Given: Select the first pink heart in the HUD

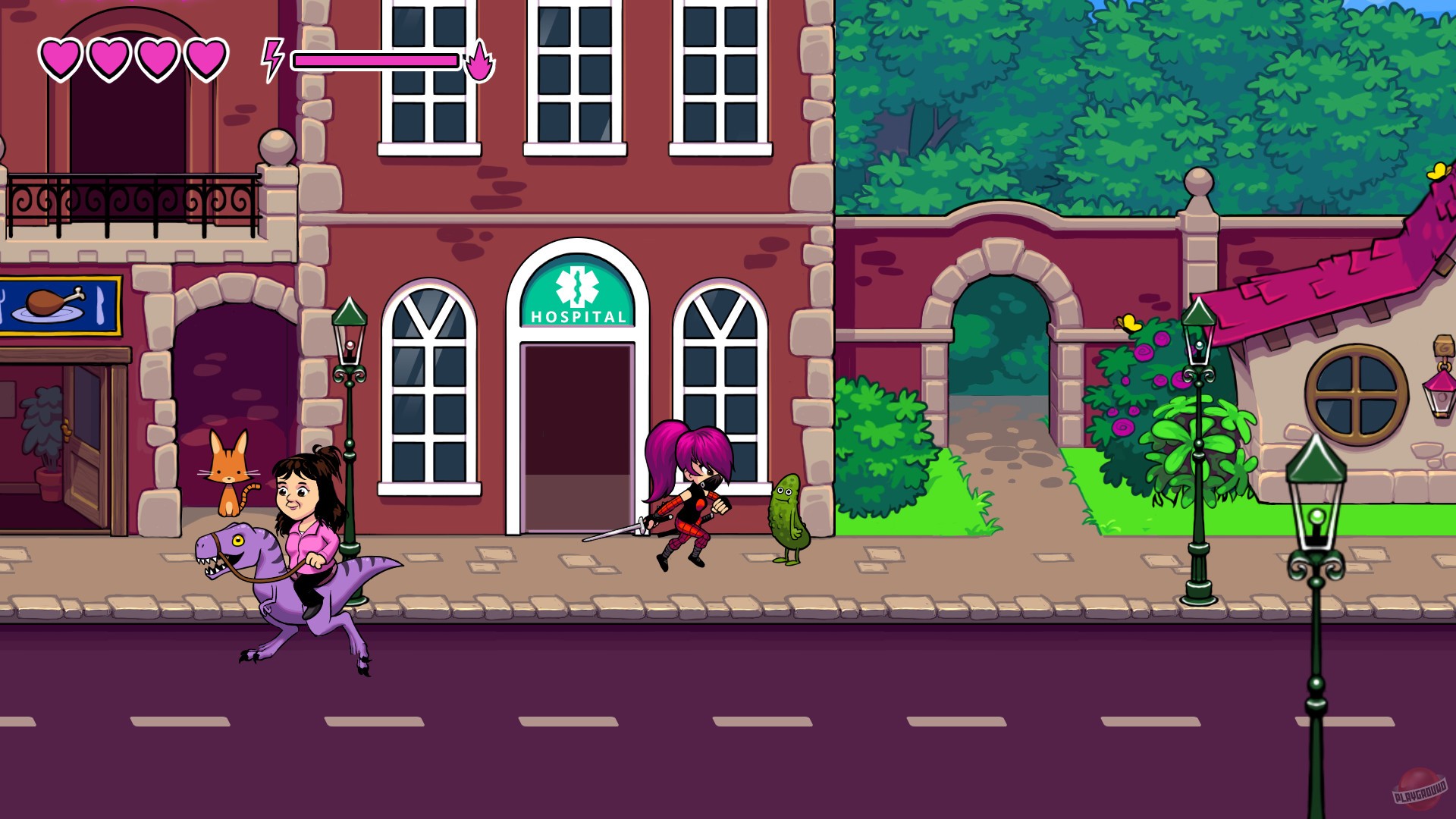Looking at the screenshot, I should tap(59, 55).
